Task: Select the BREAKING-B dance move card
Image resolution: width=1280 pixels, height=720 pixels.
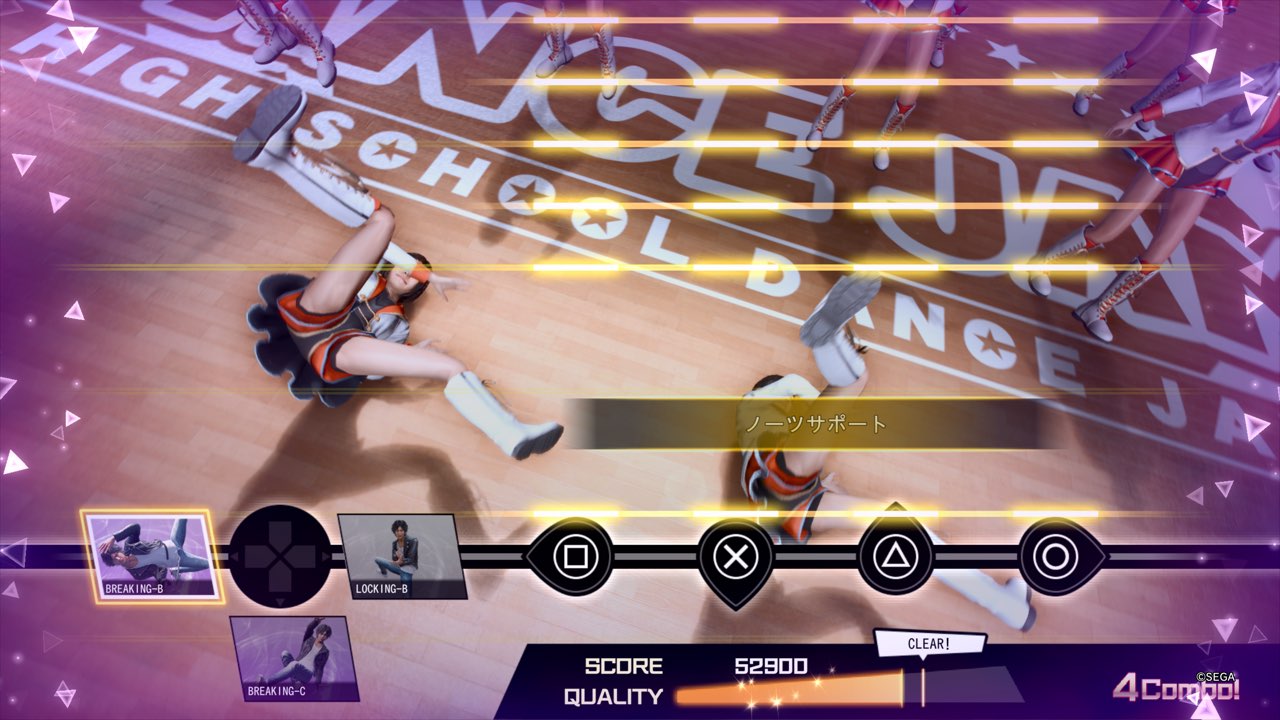Action: (x=152, y=555)
